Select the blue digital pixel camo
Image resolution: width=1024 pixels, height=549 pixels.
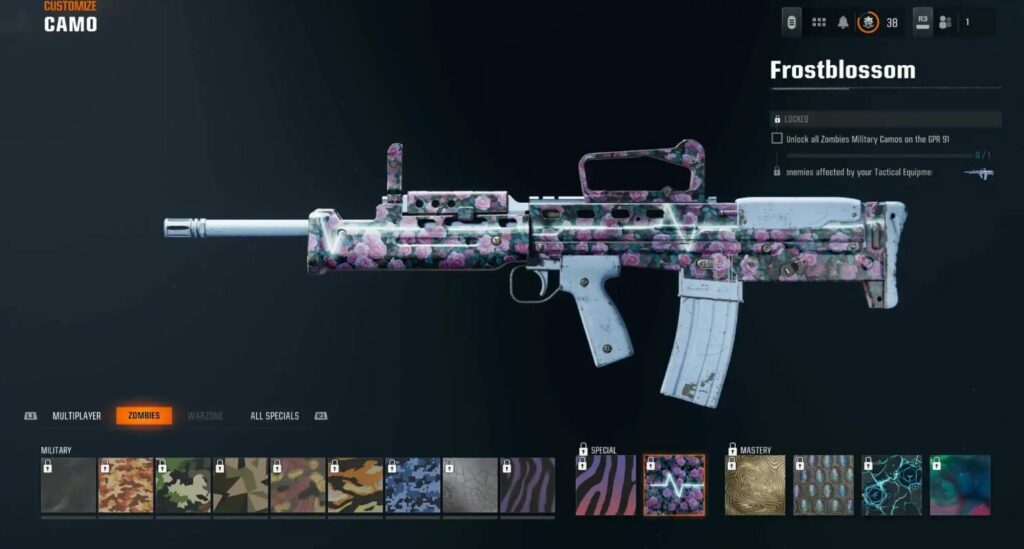pos(413,486)
